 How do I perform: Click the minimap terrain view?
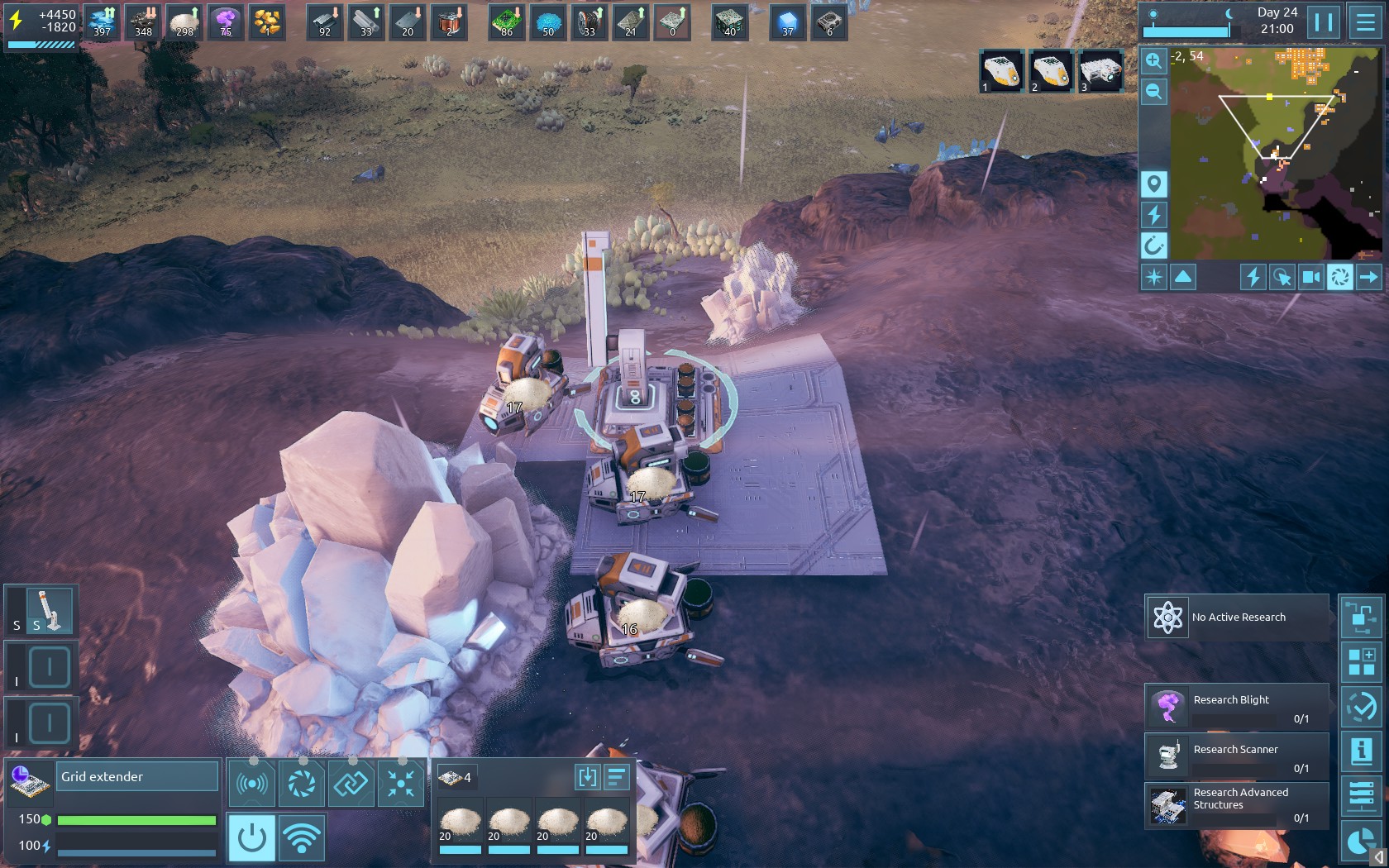[1261, 153]
